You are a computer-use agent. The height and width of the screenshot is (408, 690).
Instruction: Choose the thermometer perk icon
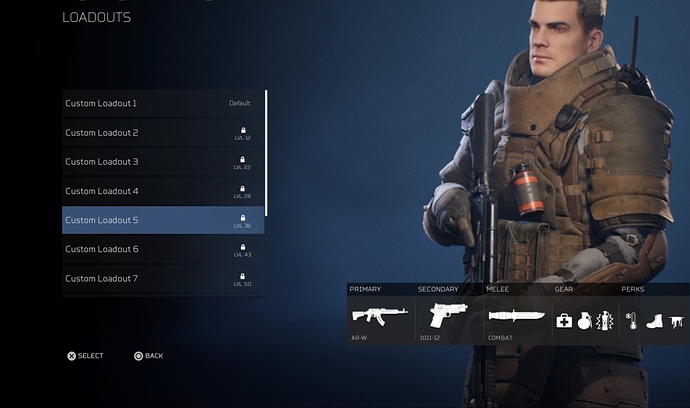[x=631, y=321]
